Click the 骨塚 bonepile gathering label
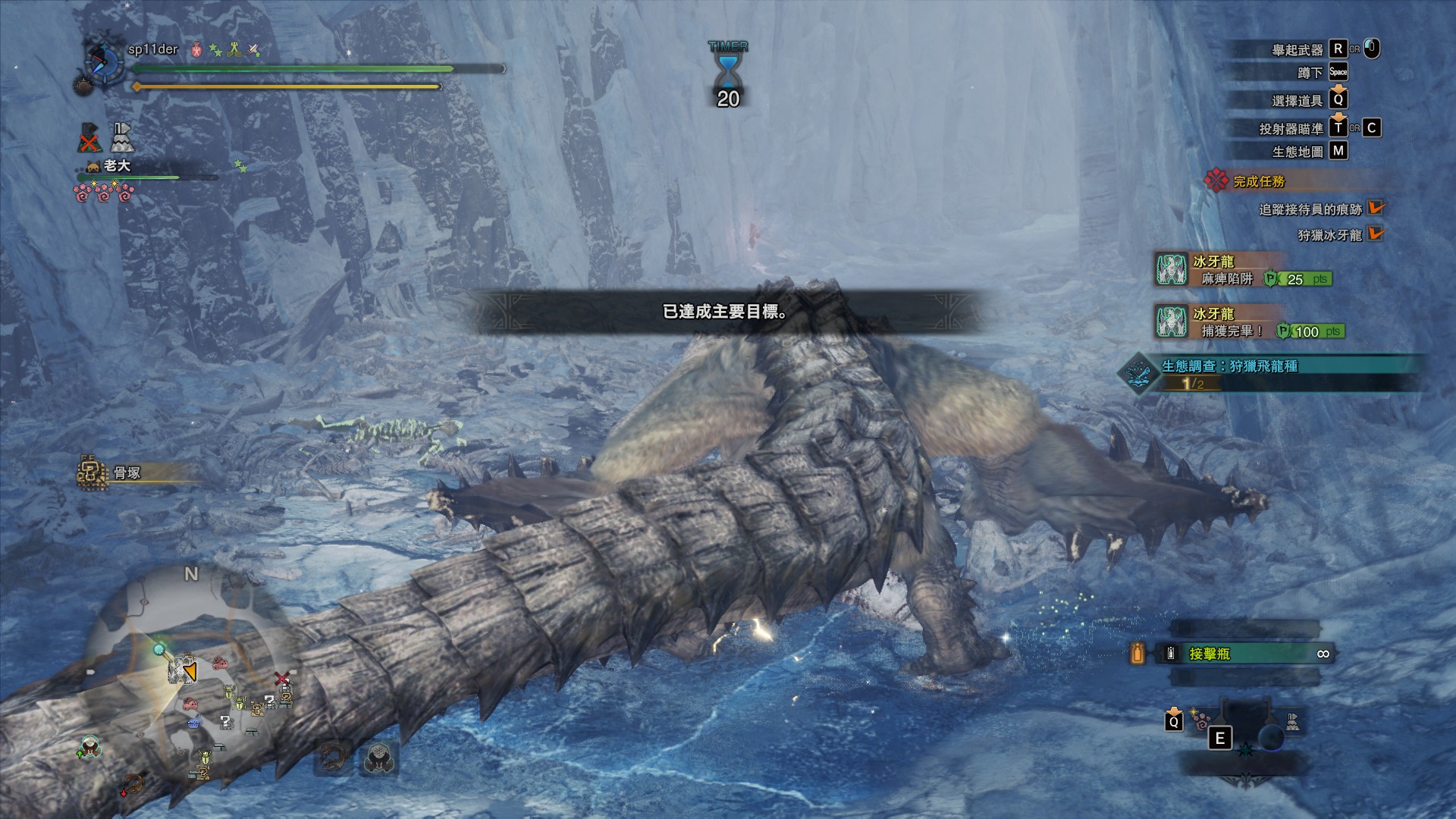This screenshot has height=819, width=1456. [127, 473]
